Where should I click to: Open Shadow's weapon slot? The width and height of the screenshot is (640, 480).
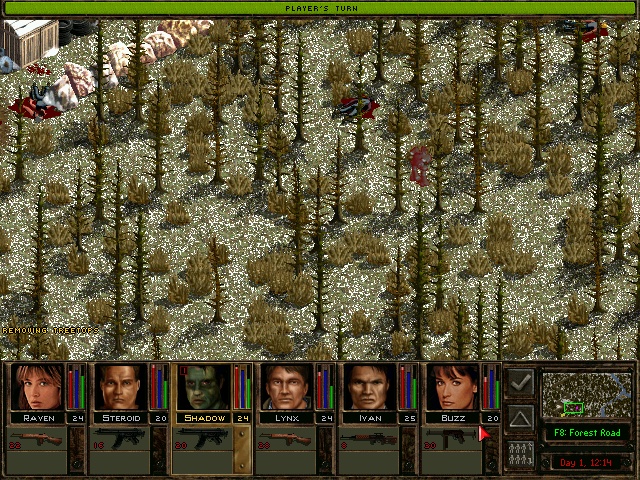202,441
